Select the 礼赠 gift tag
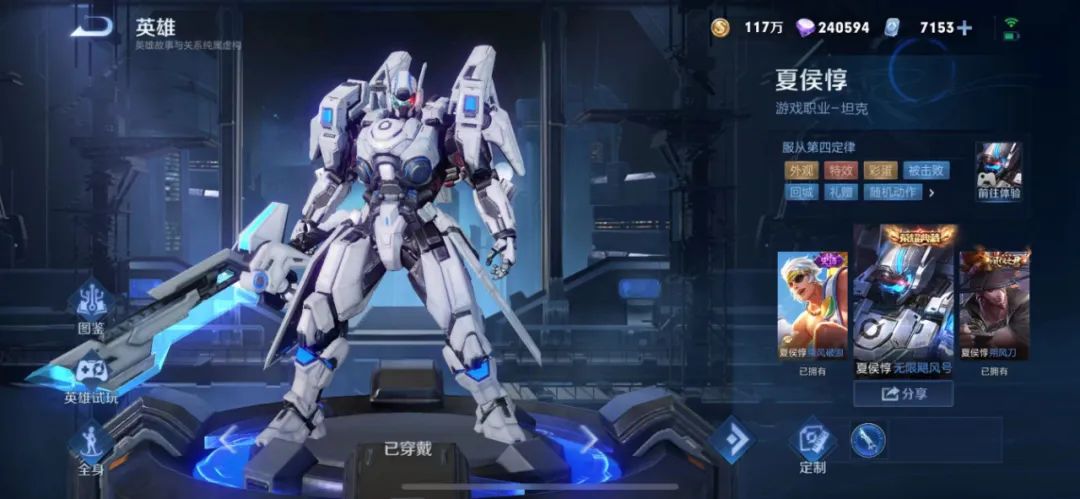Viewport: 1080px width, 499px height. [841, 192]
